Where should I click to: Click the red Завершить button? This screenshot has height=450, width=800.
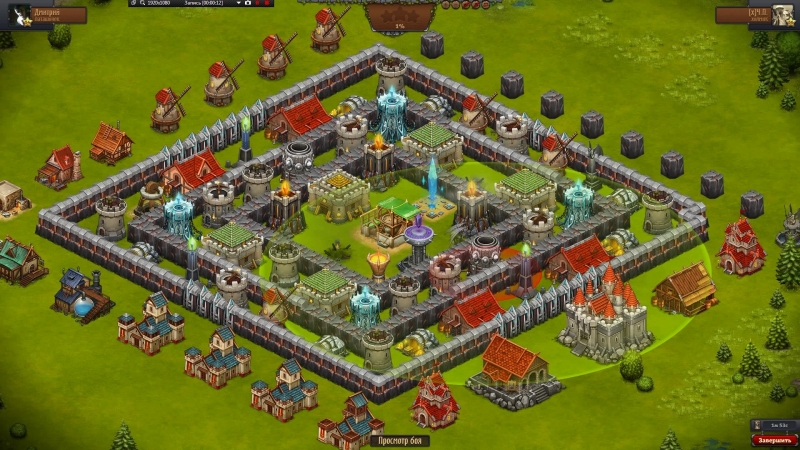[774, 440]
